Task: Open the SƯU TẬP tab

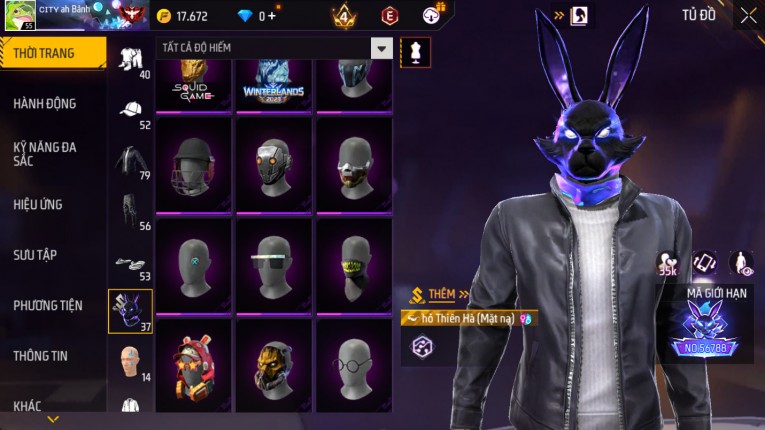Action: (x=35, y=255)
